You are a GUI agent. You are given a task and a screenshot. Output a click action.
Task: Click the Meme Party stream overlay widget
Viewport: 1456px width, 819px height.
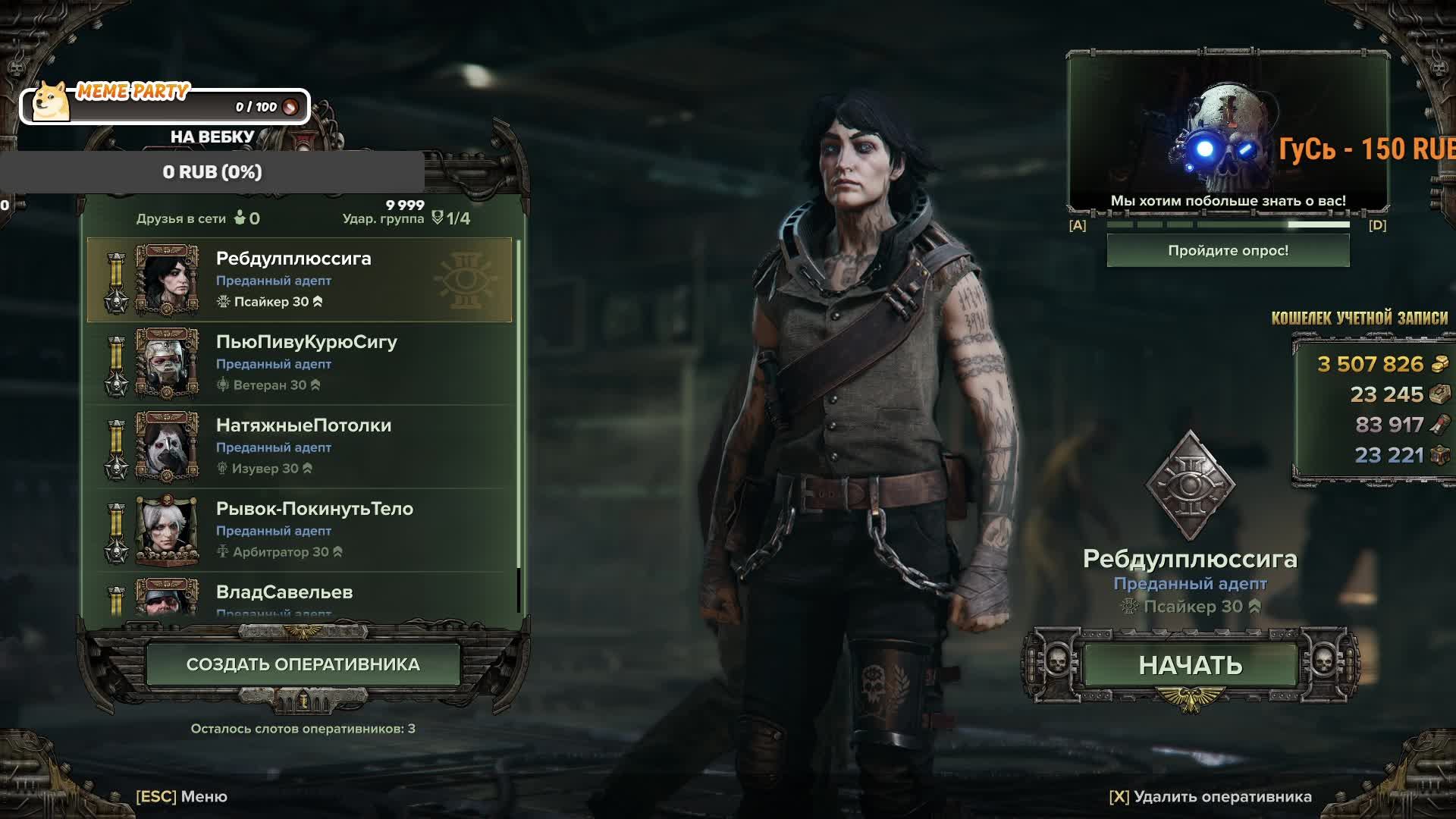pos(165,105)
